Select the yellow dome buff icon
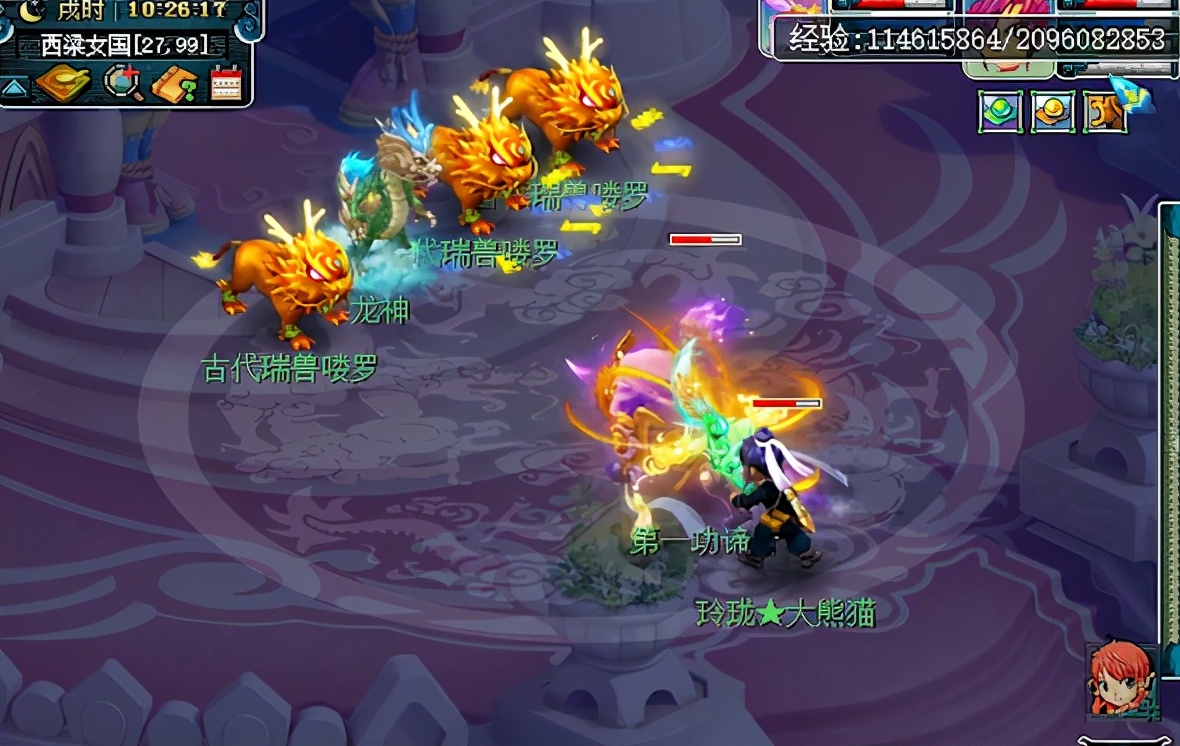Image resolution: width=1180 pixels, height=746 pixels. tap(1052, 111)
